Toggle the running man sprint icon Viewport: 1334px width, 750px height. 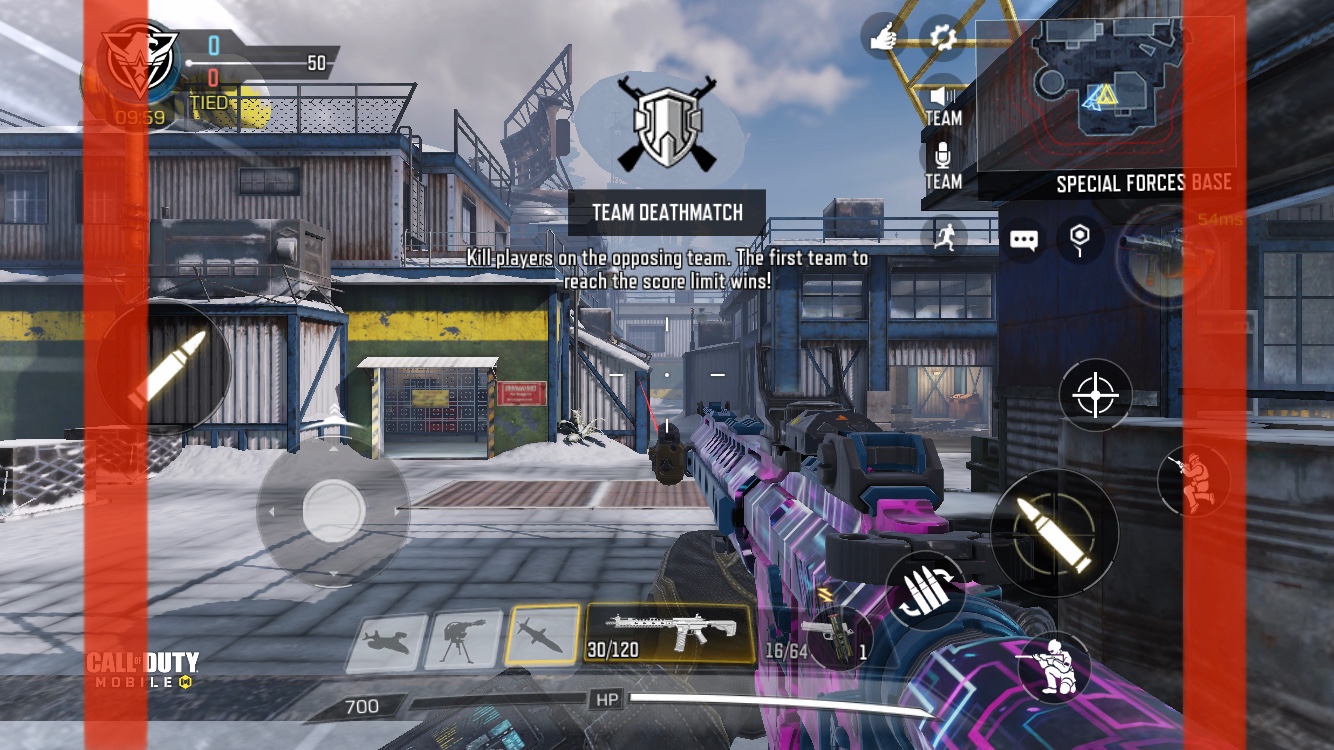(x=943, y=237)
